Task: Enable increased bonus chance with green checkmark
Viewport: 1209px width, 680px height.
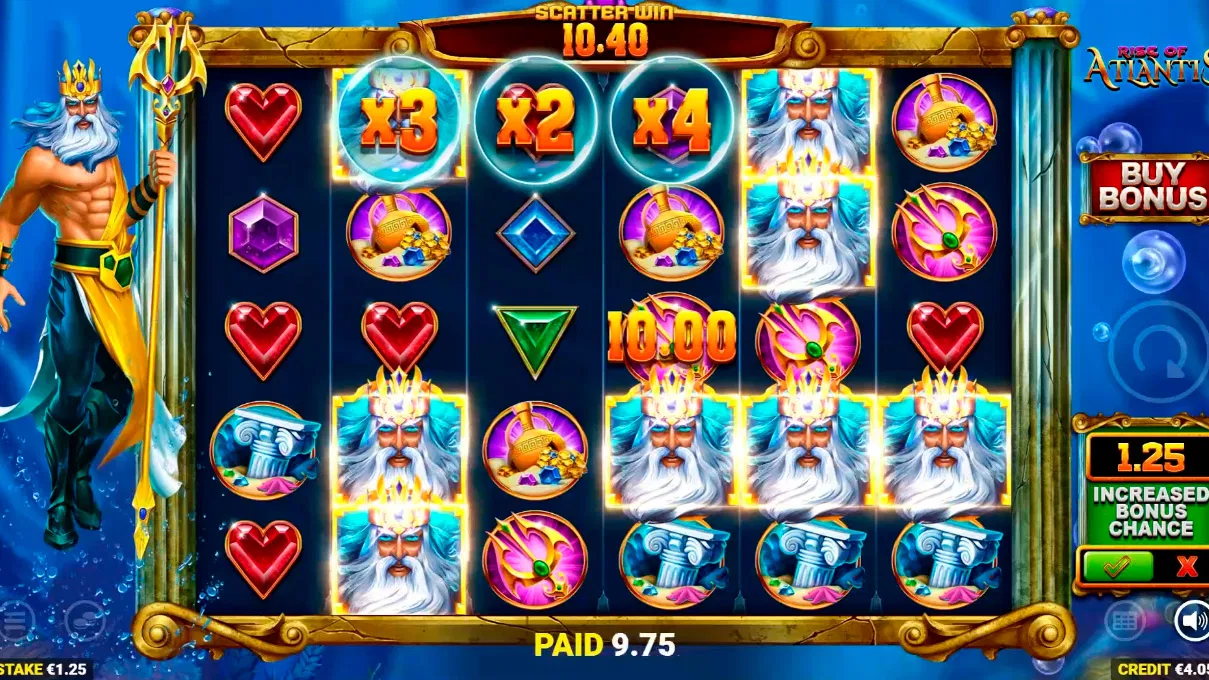Action: click(x=1114, y=567)
